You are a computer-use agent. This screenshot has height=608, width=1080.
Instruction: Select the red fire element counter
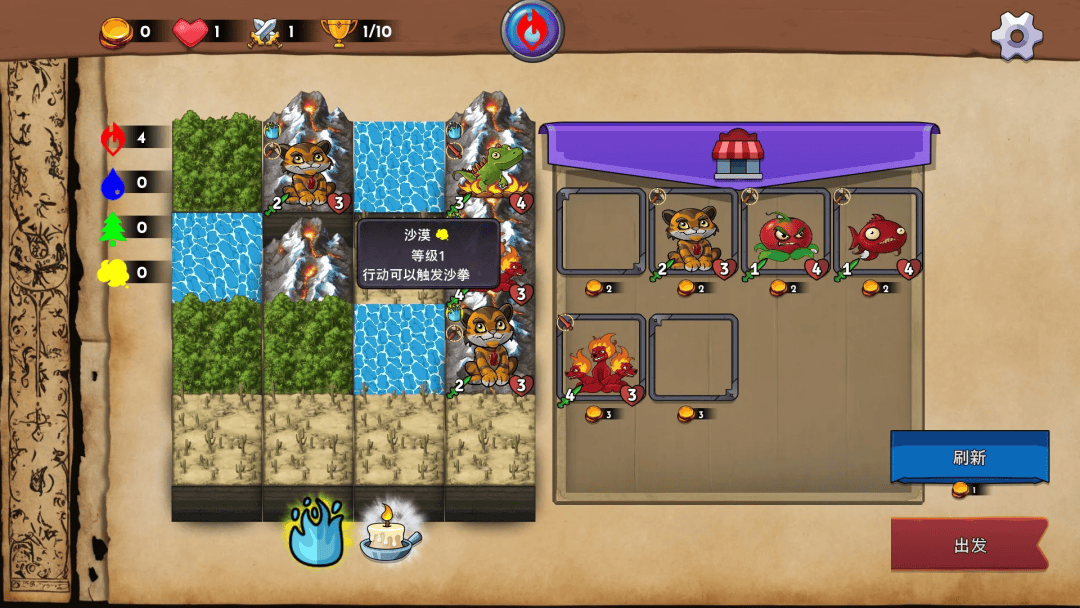point(114,138)
